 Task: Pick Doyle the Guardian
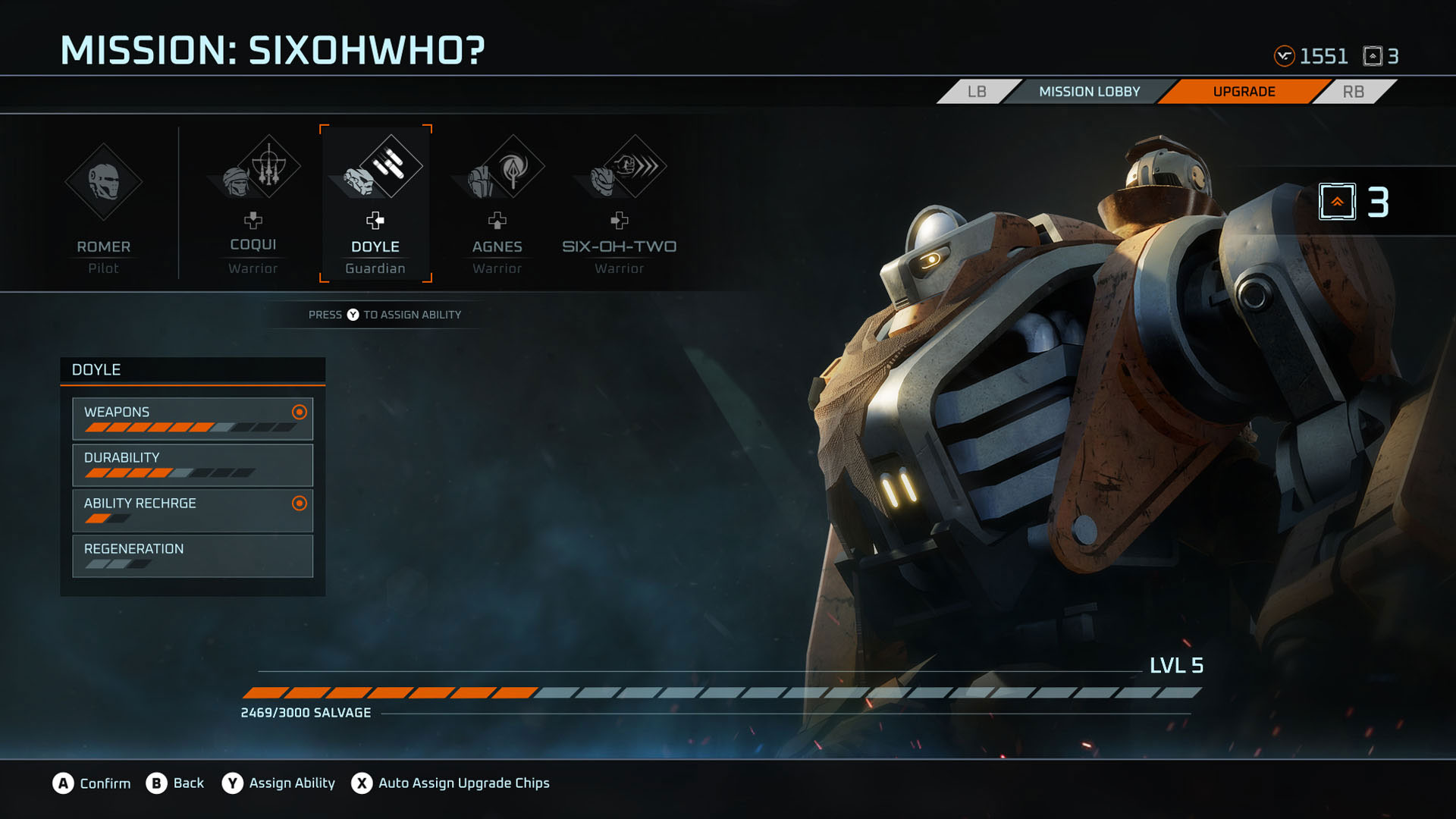click(375, 205)
